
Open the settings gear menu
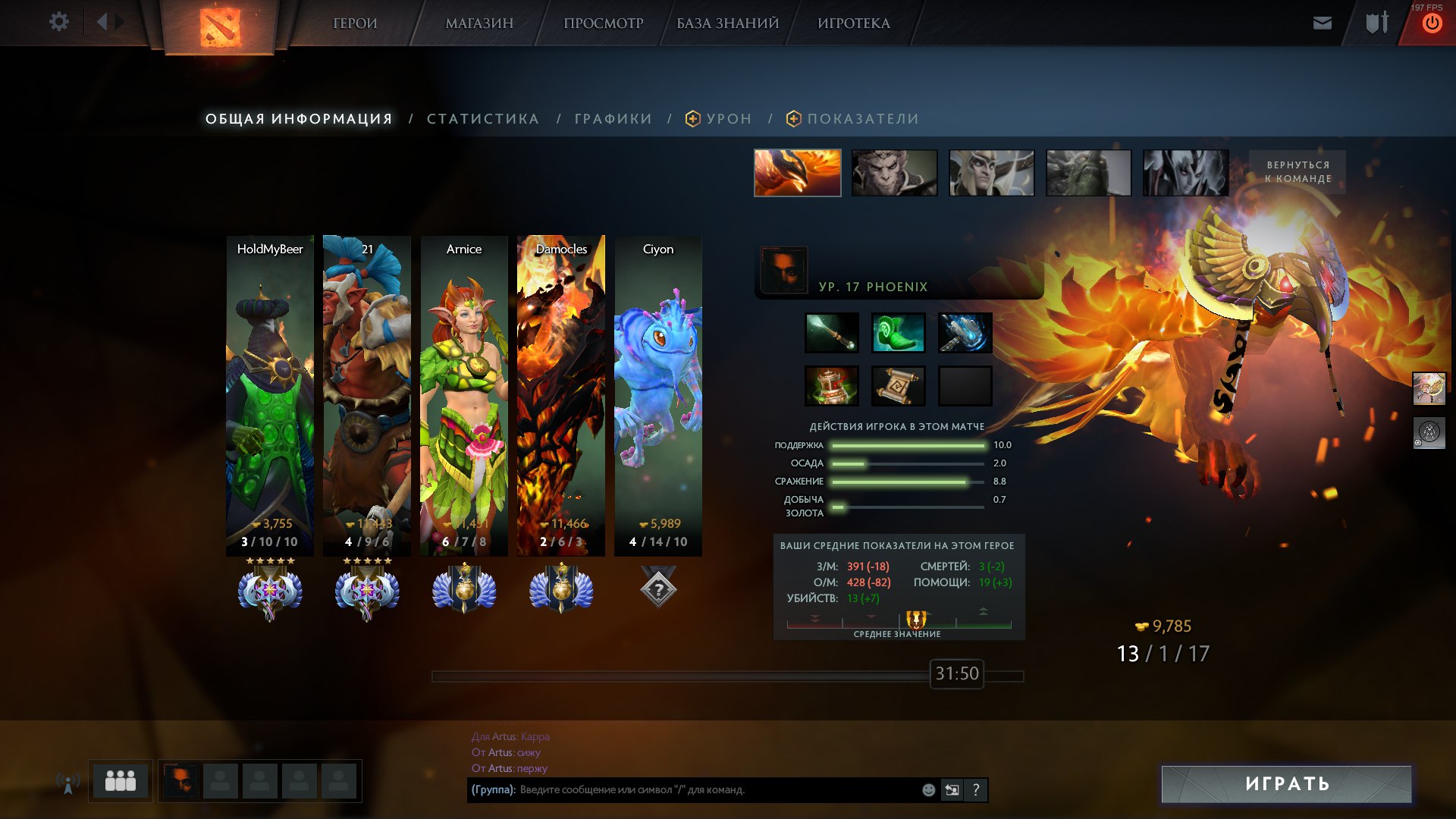tap(58, 22)
